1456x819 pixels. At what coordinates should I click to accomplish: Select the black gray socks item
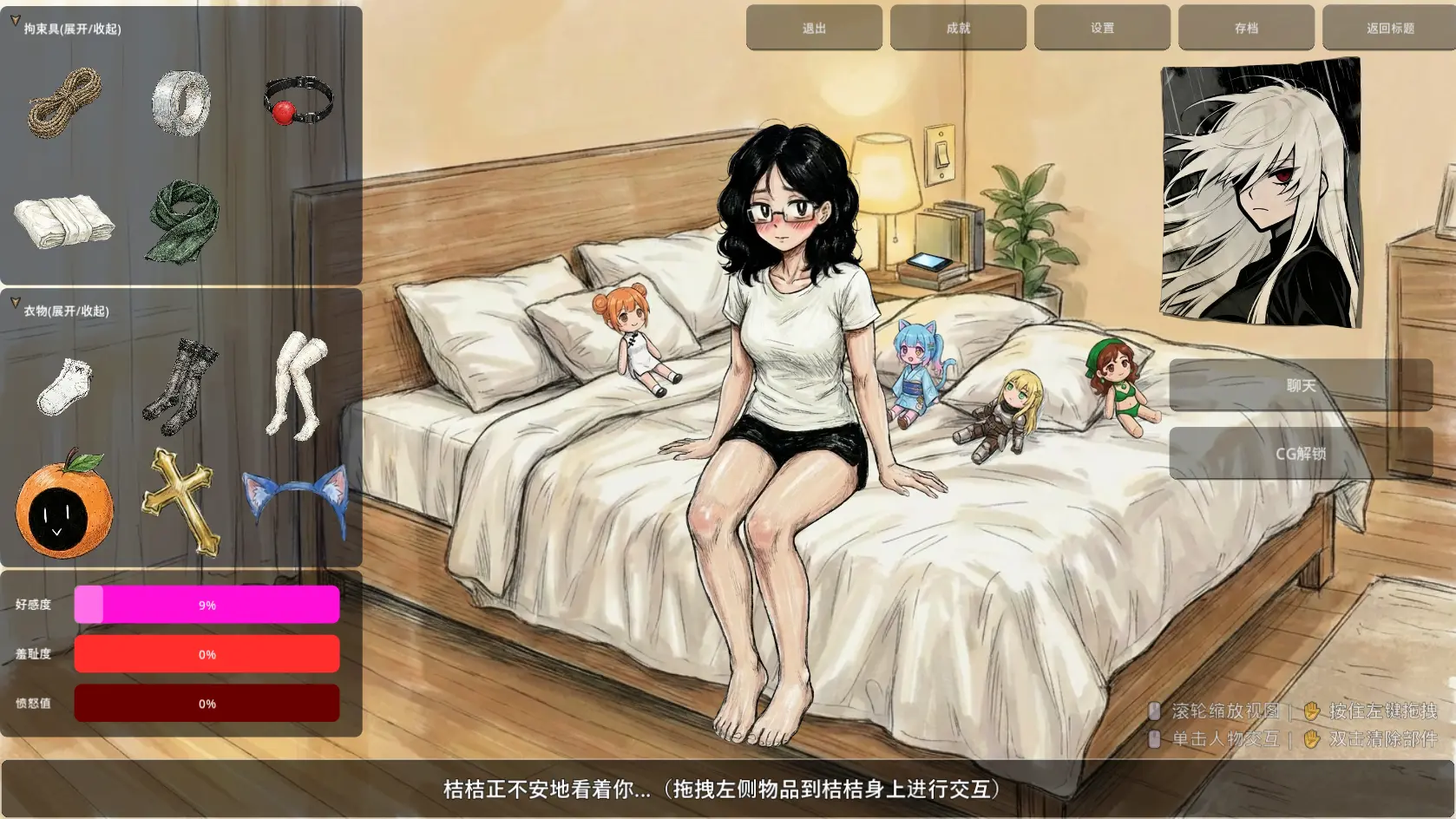[x=182, y=386]
